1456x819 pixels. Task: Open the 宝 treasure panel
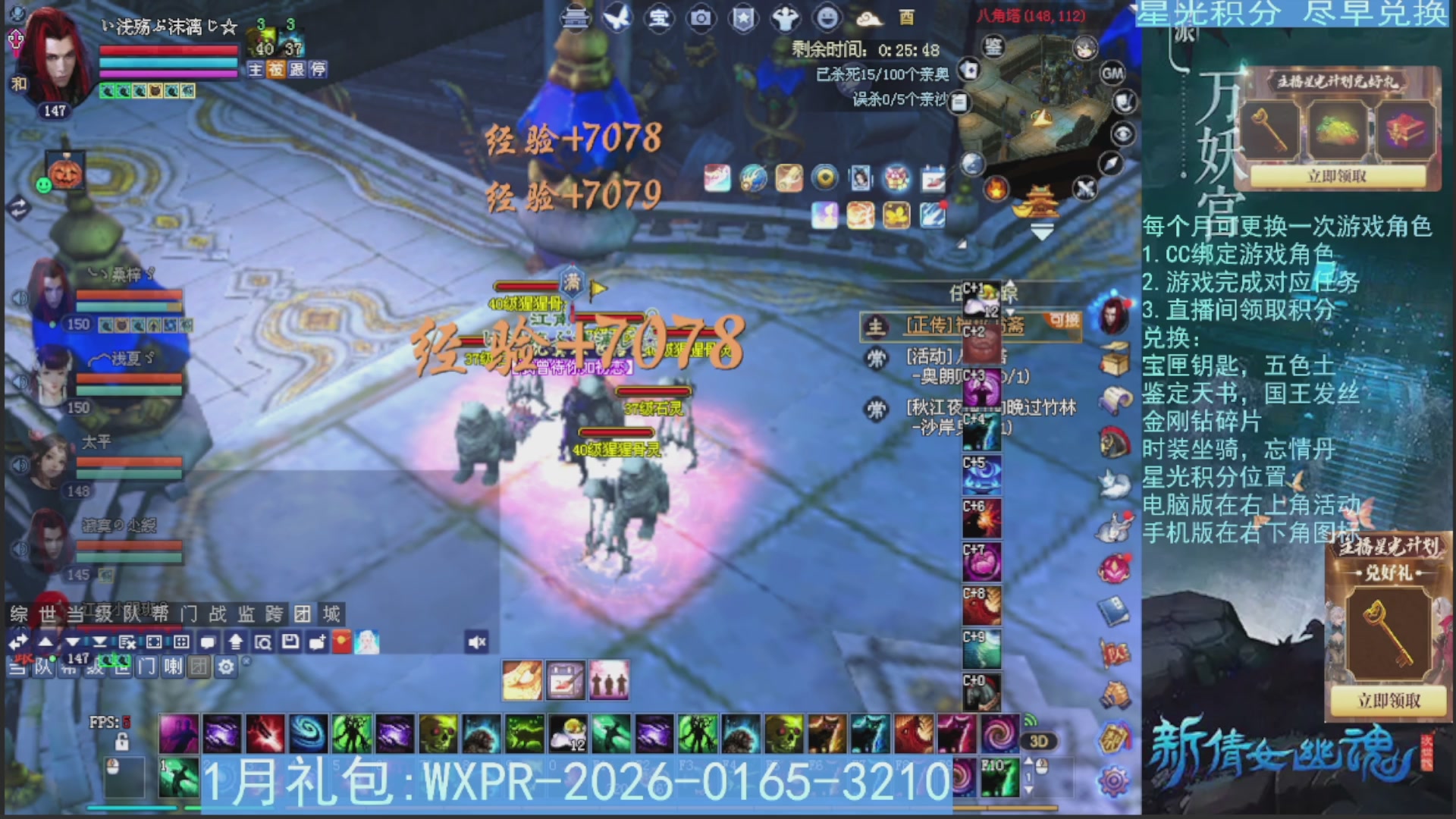[658, 19]
